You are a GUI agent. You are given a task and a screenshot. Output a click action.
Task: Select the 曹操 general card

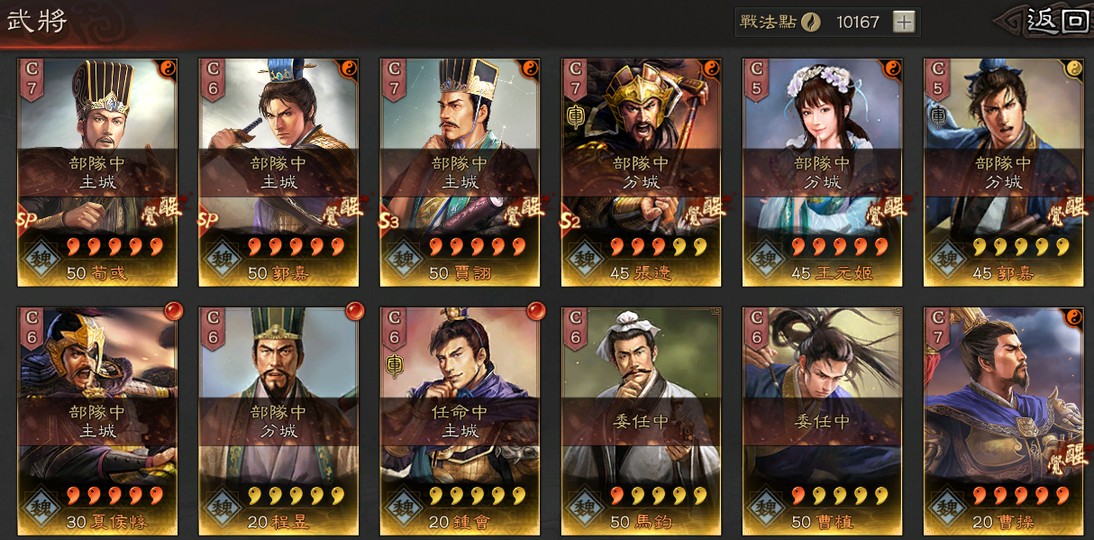tap(1004, 420)
